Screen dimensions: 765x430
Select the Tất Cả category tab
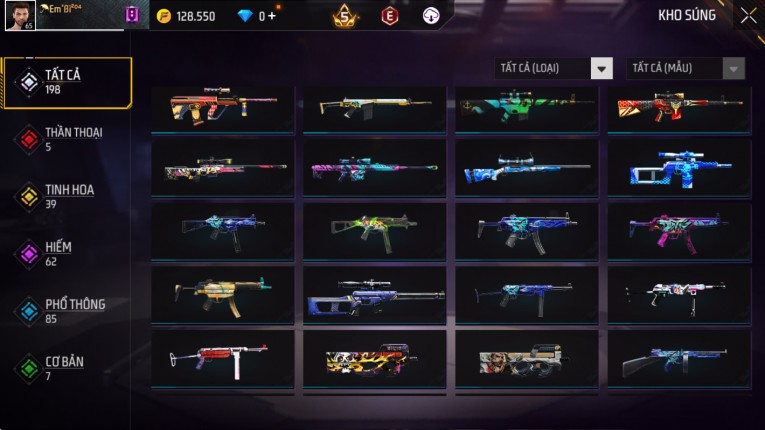pyautogui.click(x=66, y=81)
